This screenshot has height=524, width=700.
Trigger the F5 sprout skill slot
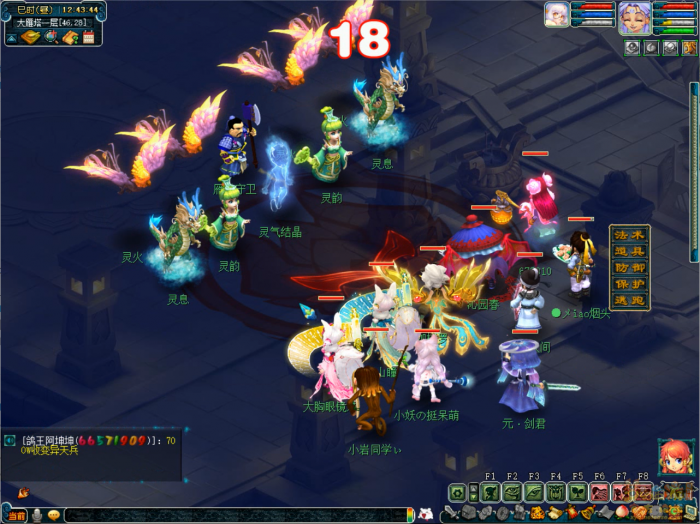(x=578, y=492)
